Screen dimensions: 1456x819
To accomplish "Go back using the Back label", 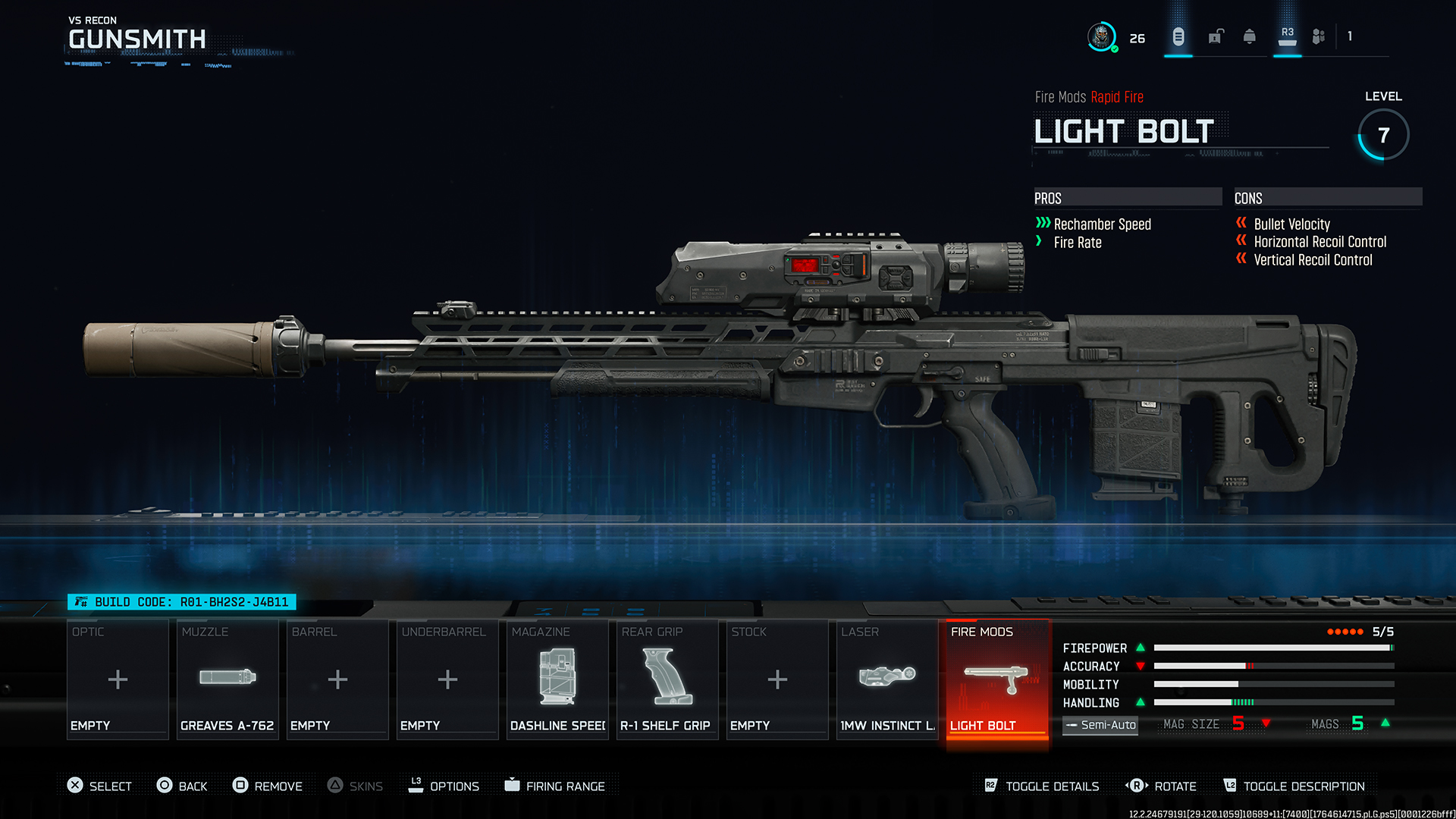I will click(x=193, y=786).
